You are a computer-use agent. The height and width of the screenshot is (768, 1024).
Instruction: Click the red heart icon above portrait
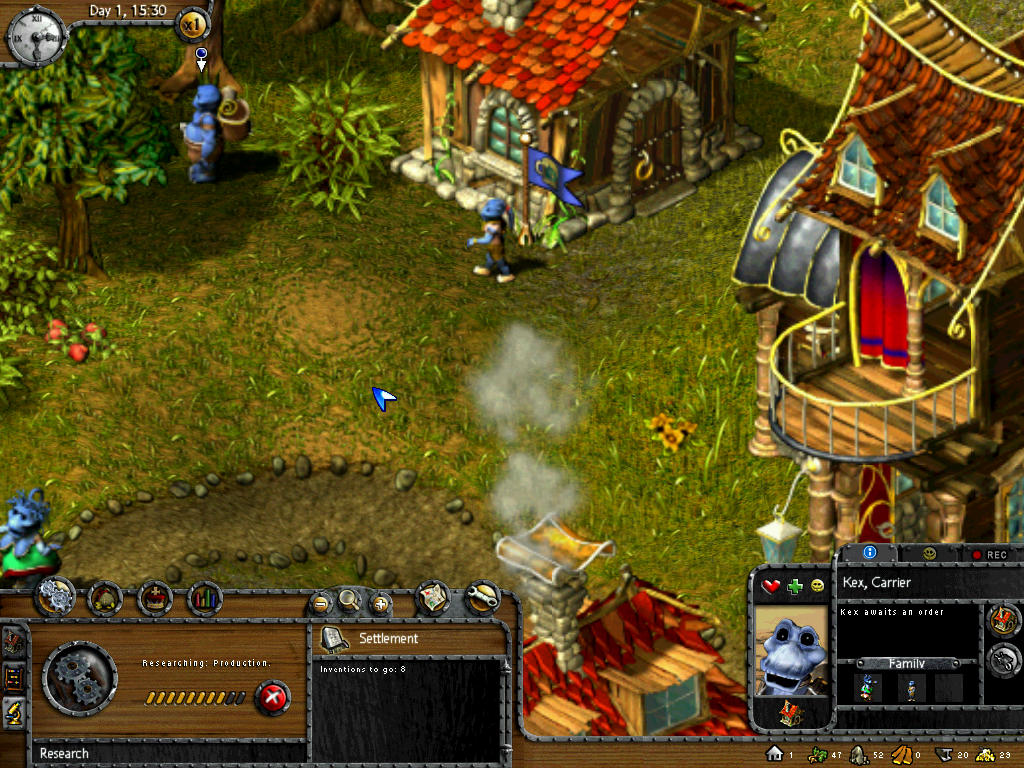[x=771, y=586]
